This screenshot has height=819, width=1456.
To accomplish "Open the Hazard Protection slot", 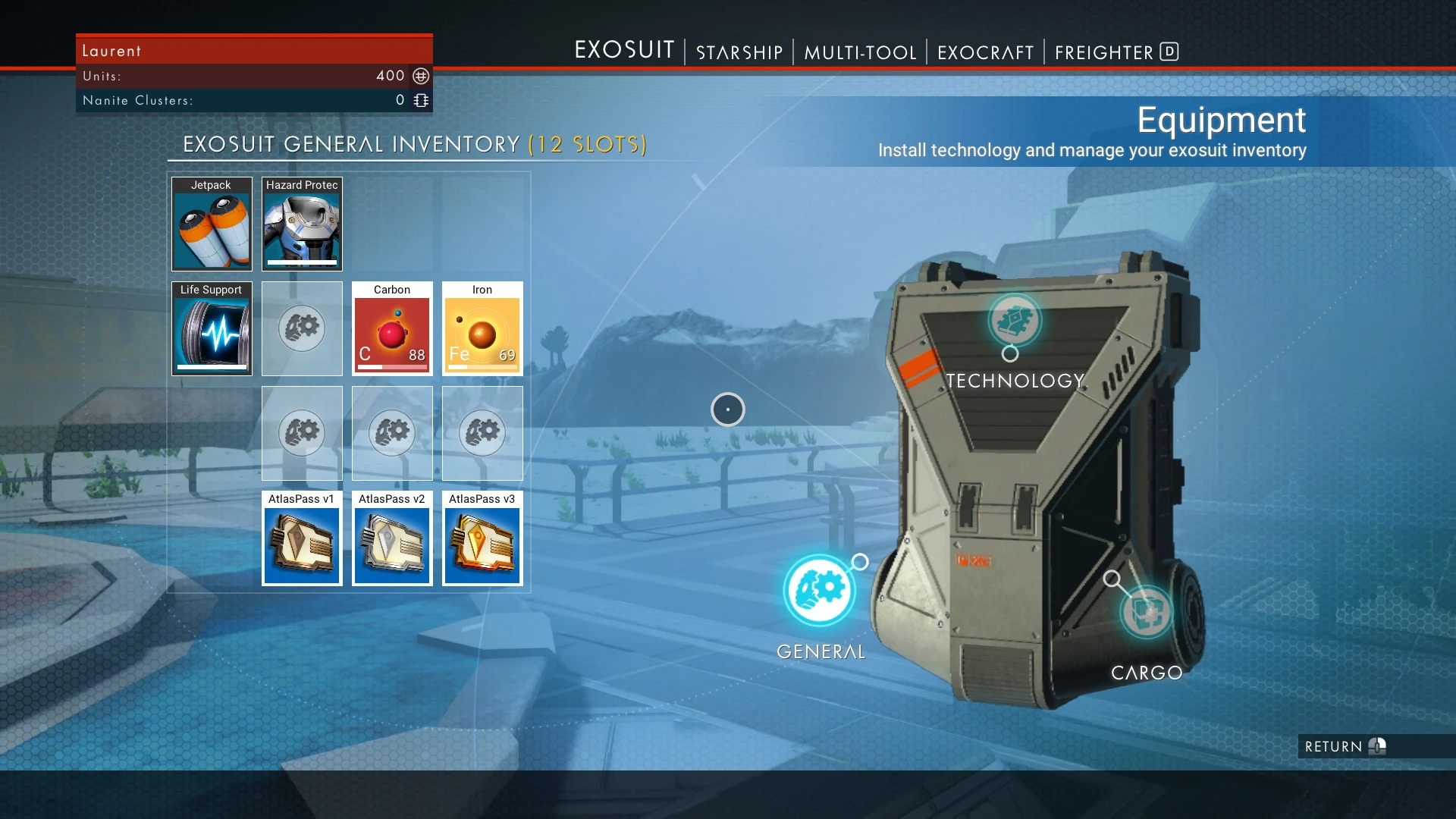I will click(x=302, y=224).
